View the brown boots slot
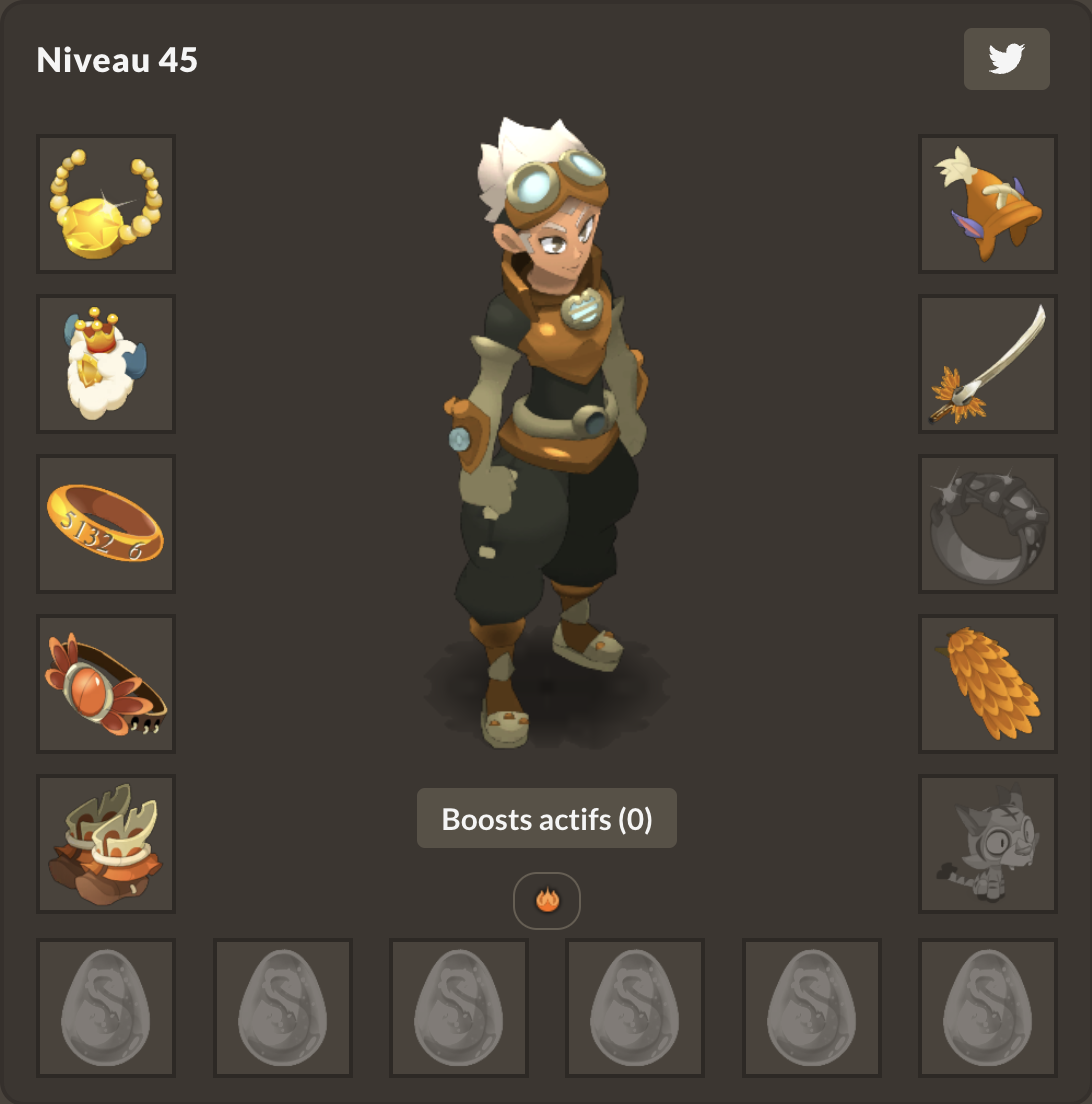 click(x=106, y=844)
